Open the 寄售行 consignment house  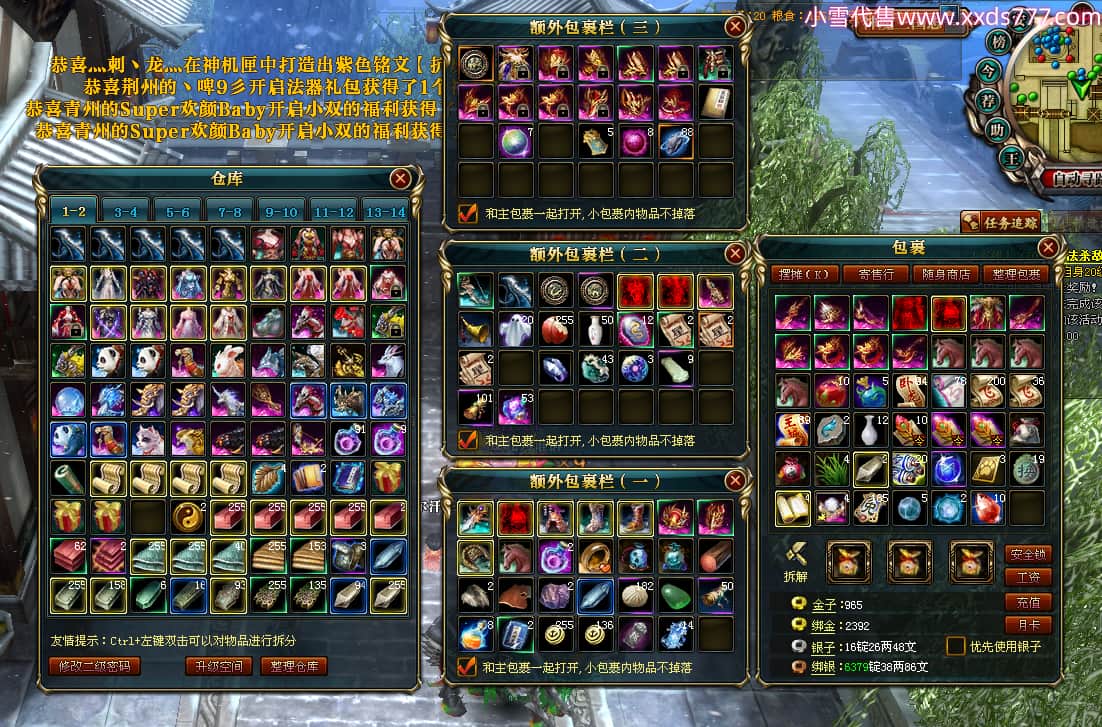point(875,274)
